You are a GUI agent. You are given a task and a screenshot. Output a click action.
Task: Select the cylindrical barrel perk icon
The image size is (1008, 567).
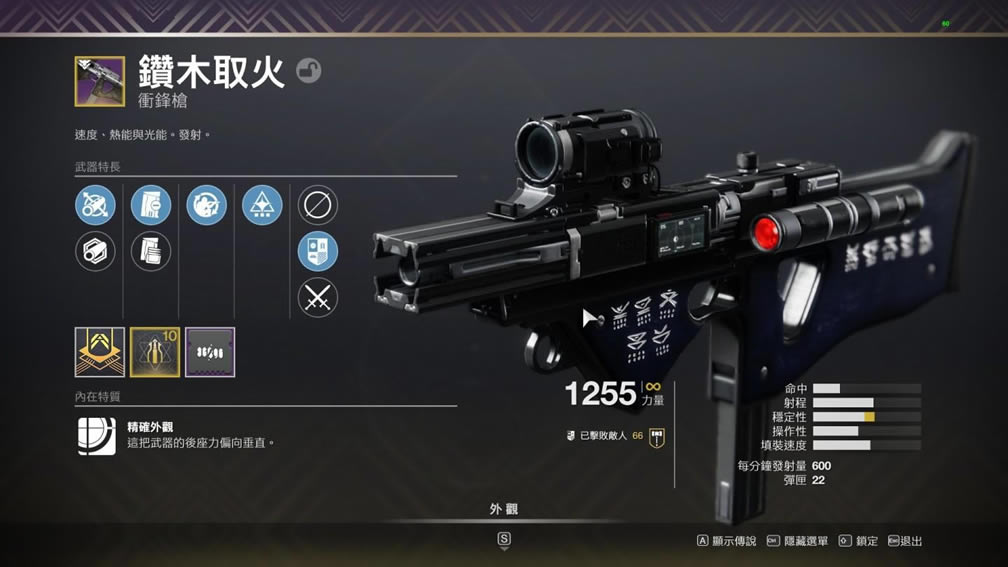(x=95, y=251)
